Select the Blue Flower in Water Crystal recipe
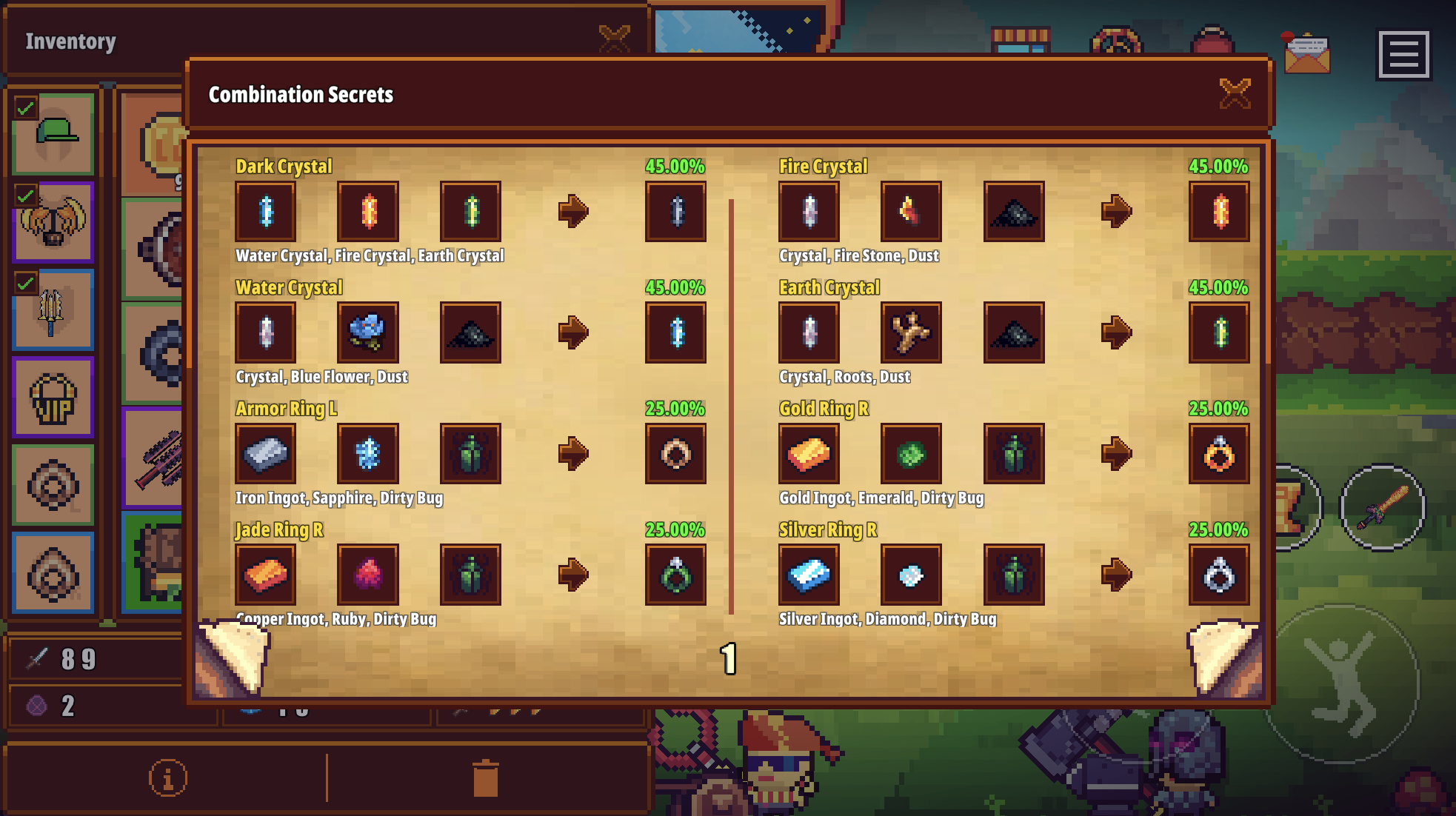The height and width of the screenshot is (816, 1456). (368, 332)
